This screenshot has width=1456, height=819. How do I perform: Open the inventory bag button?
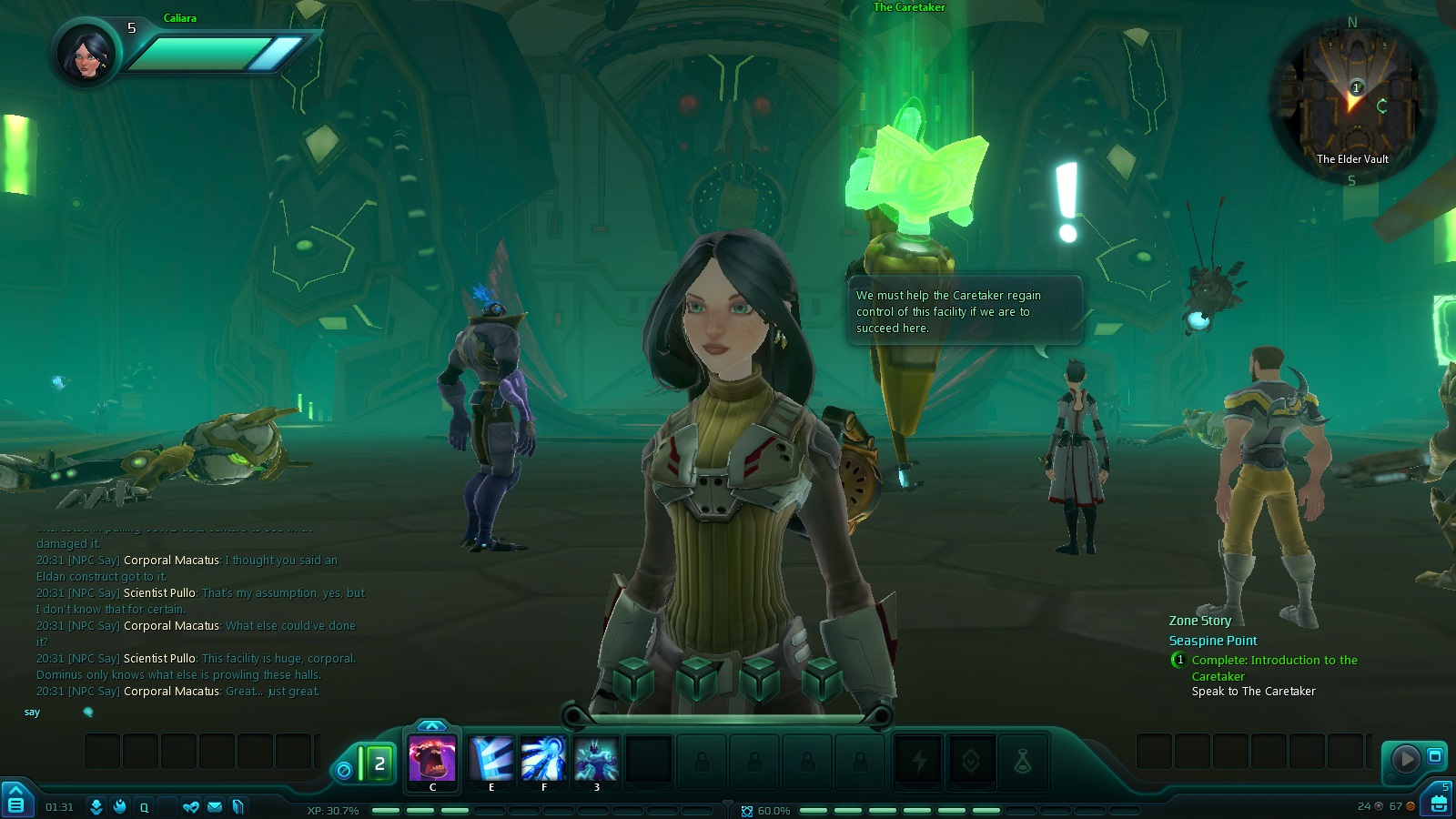[x=1439, y=804]
